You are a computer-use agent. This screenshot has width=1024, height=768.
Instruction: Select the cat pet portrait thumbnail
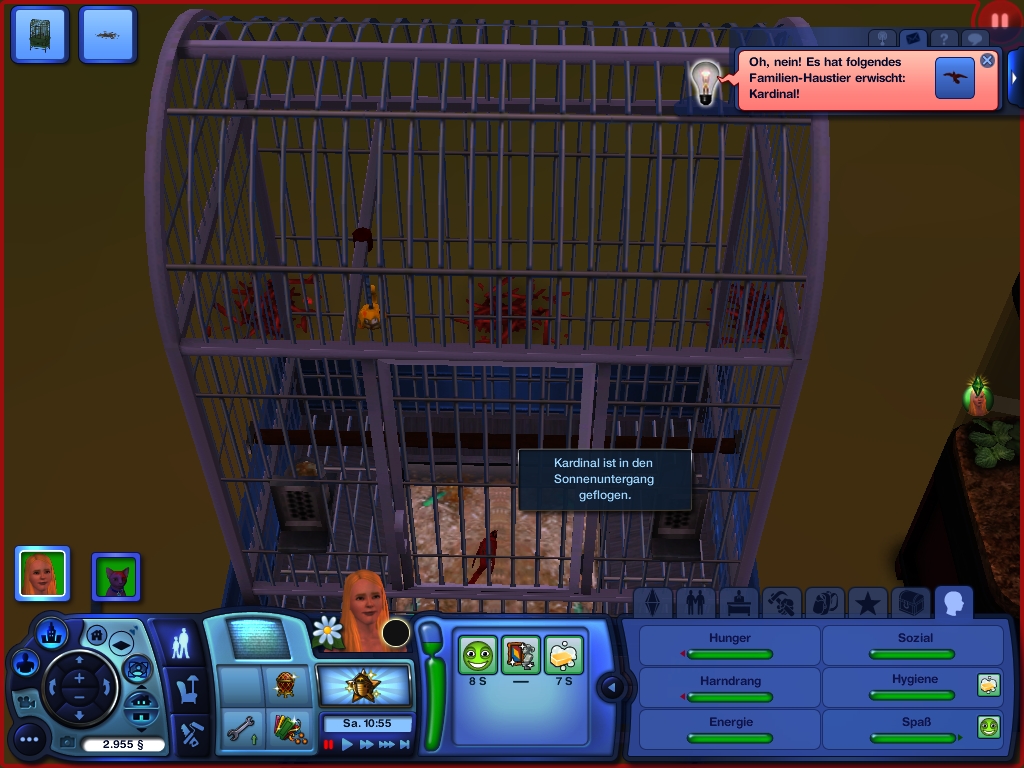pyautogui.click(x=116, y=577)
